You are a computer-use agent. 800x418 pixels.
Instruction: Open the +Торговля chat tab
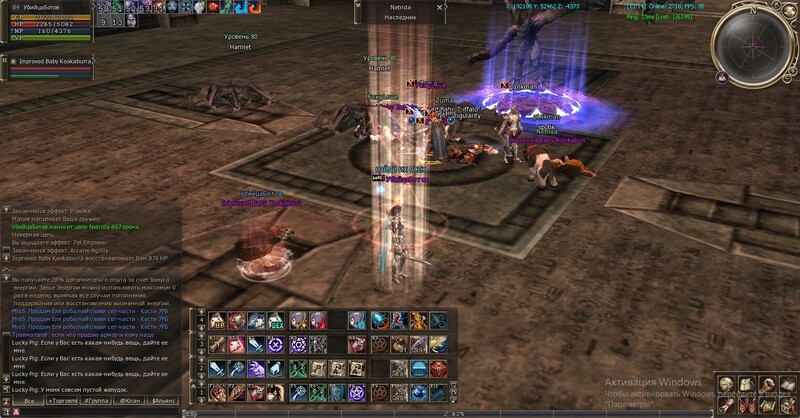tap(64, 400)
